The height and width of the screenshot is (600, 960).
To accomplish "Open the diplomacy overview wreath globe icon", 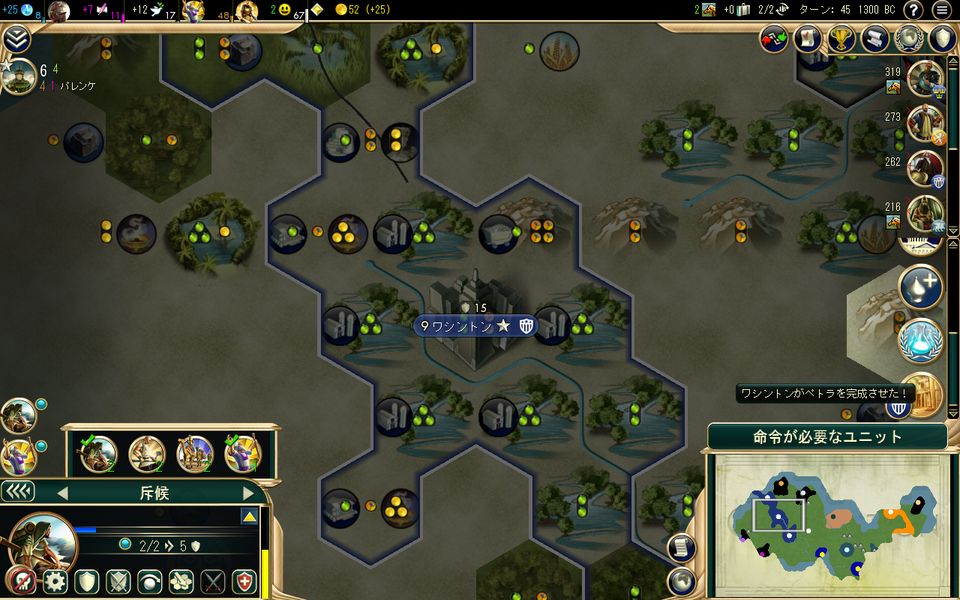I will [908, 39].
